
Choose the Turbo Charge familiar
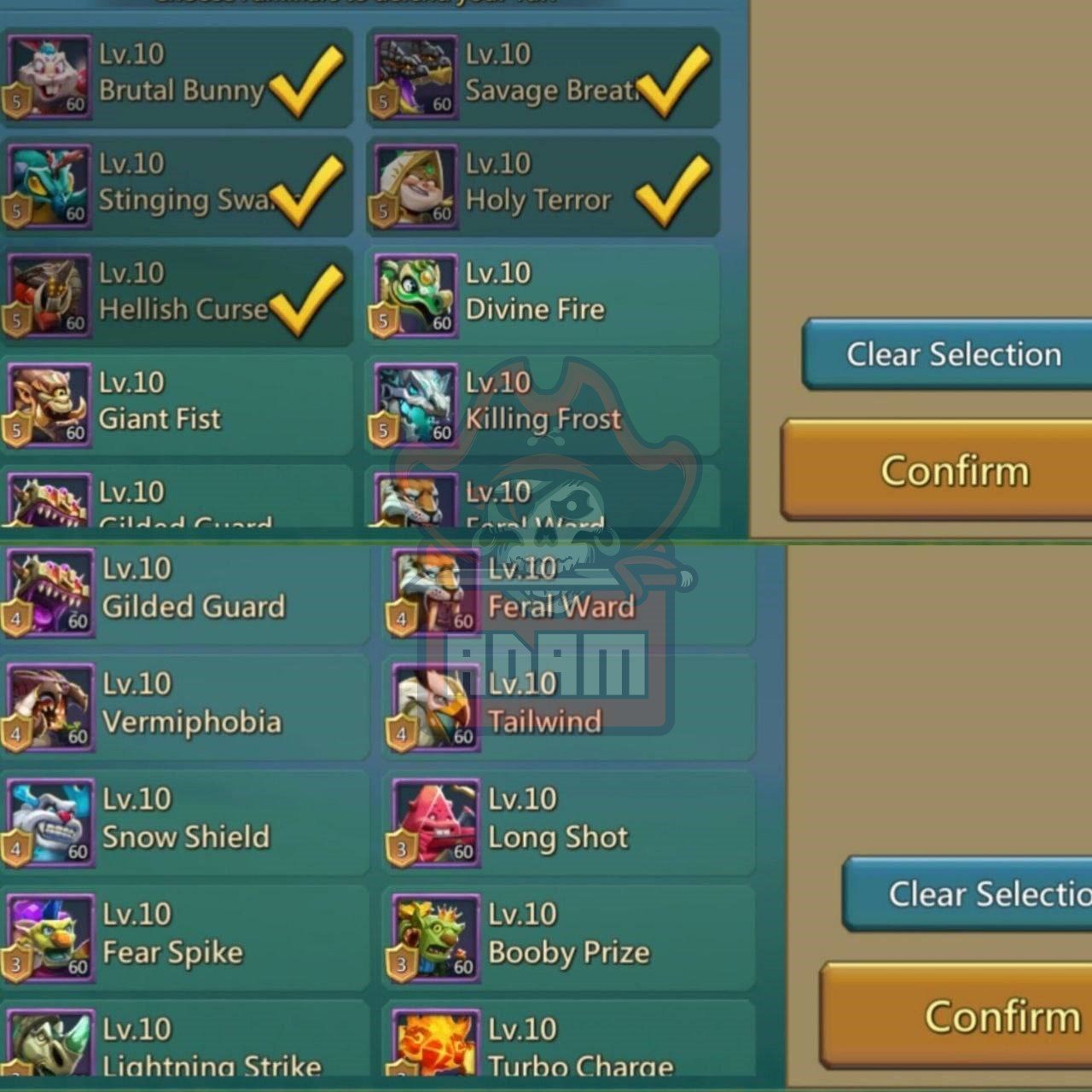(x=568, y=1045)
